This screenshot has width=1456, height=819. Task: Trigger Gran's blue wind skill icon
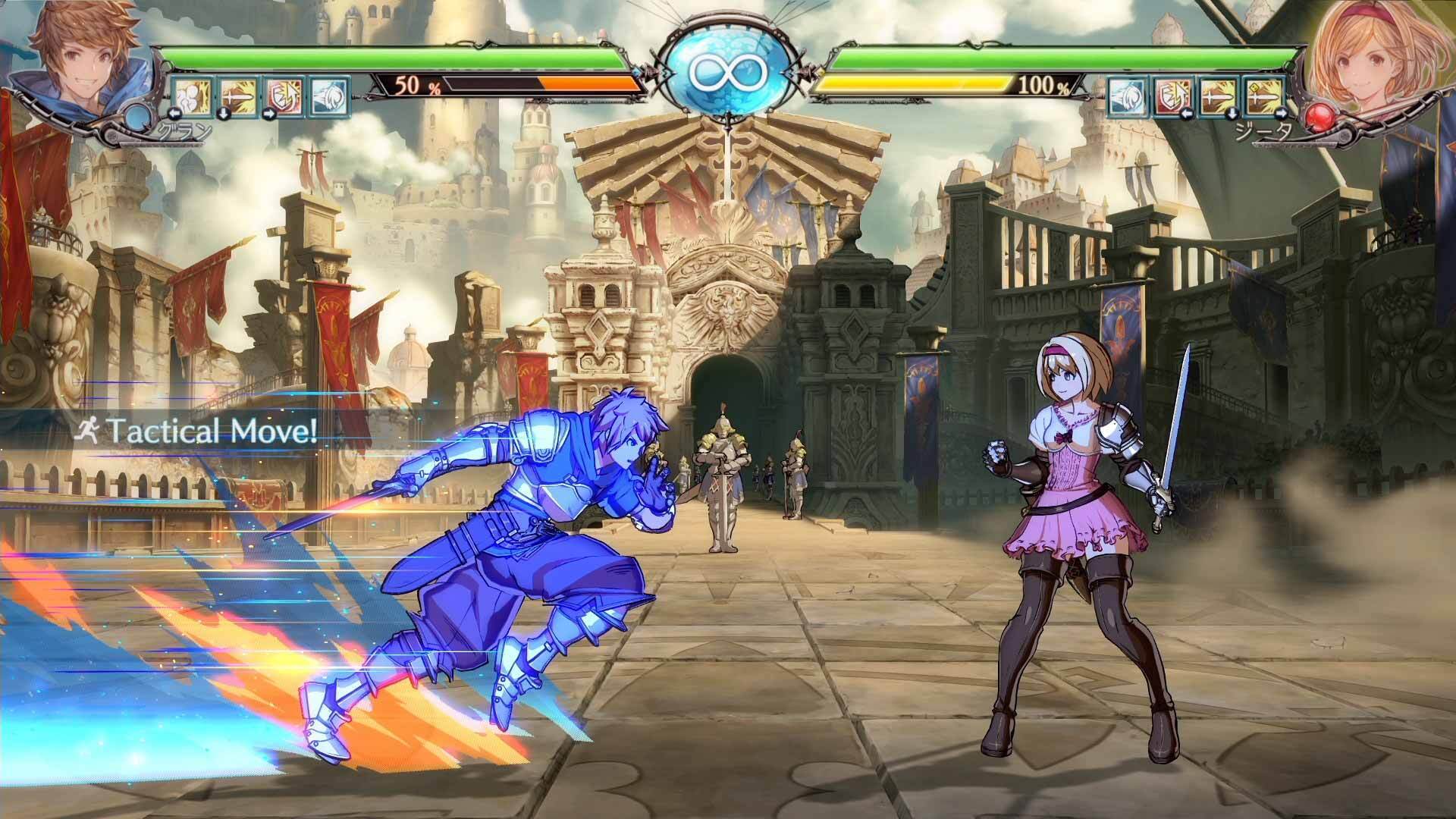point(329,96)
